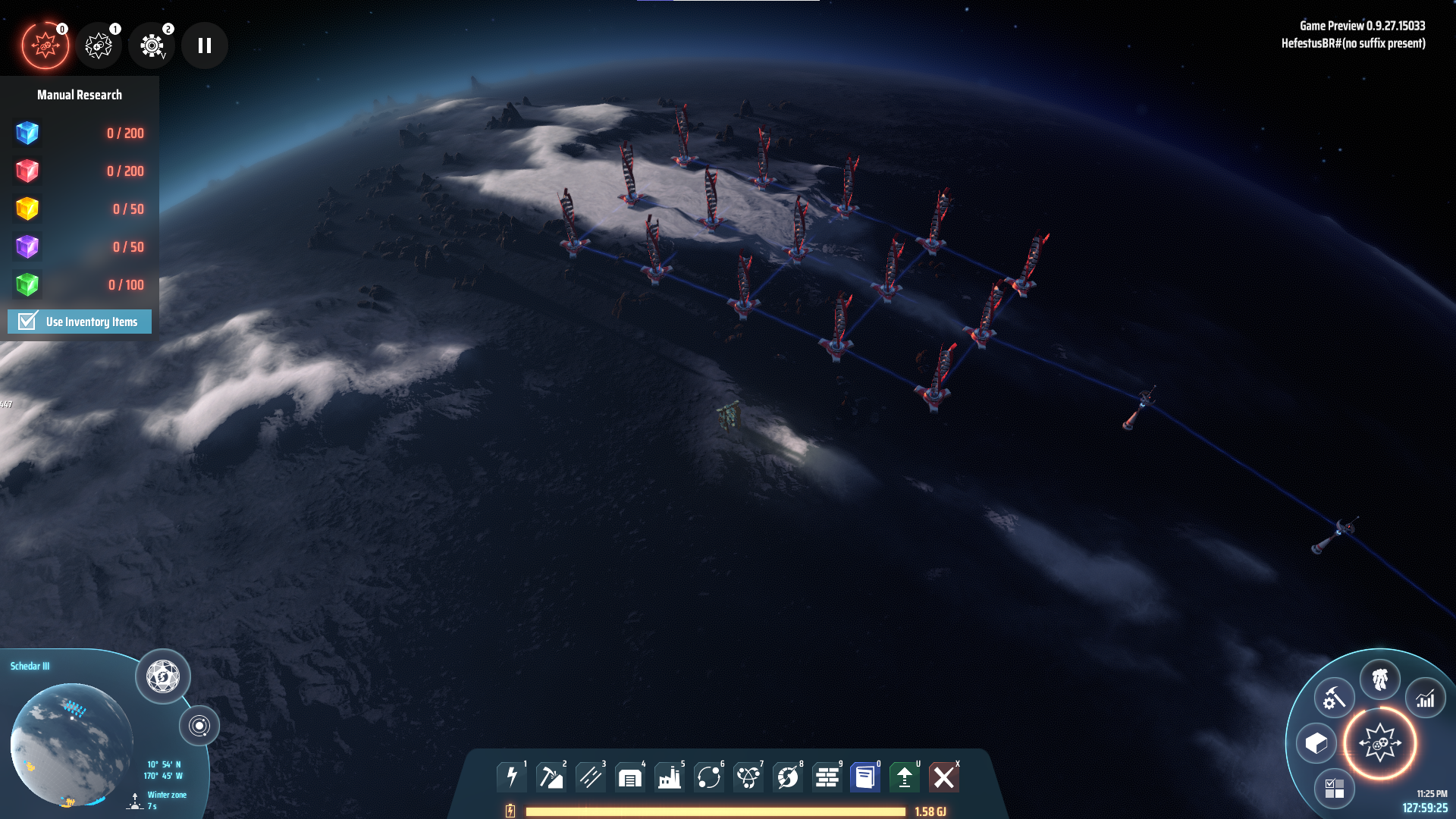Open the orbital logistics build category

pyautogui.click(x=709, y=777)
